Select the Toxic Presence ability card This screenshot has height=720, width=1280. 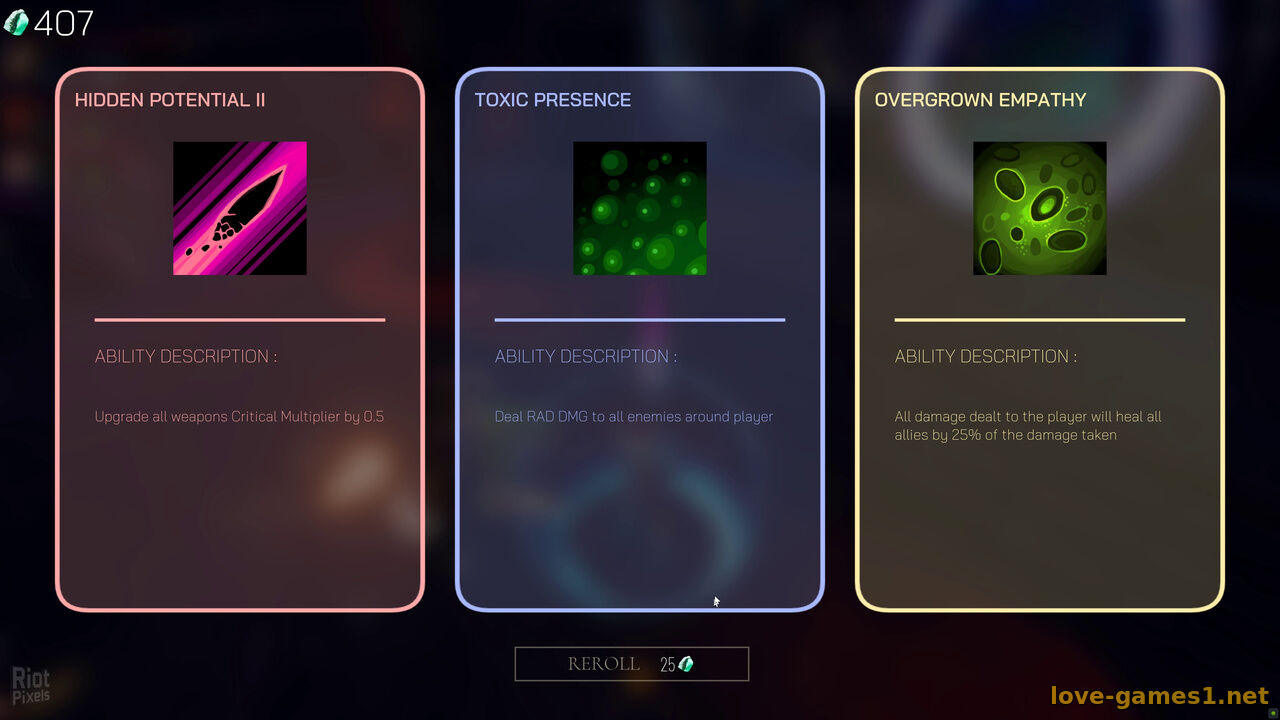[640, 340]
